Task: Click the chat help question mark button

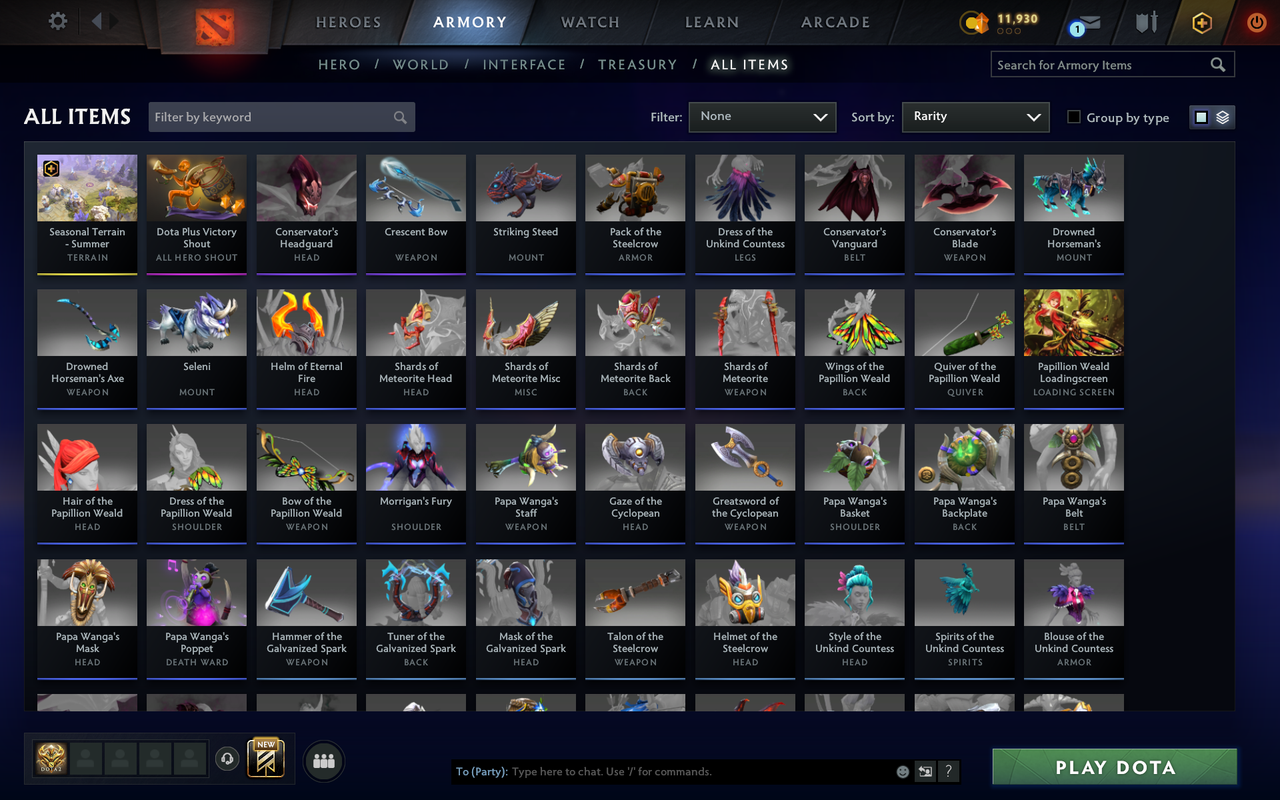Action: pos(946,771)
